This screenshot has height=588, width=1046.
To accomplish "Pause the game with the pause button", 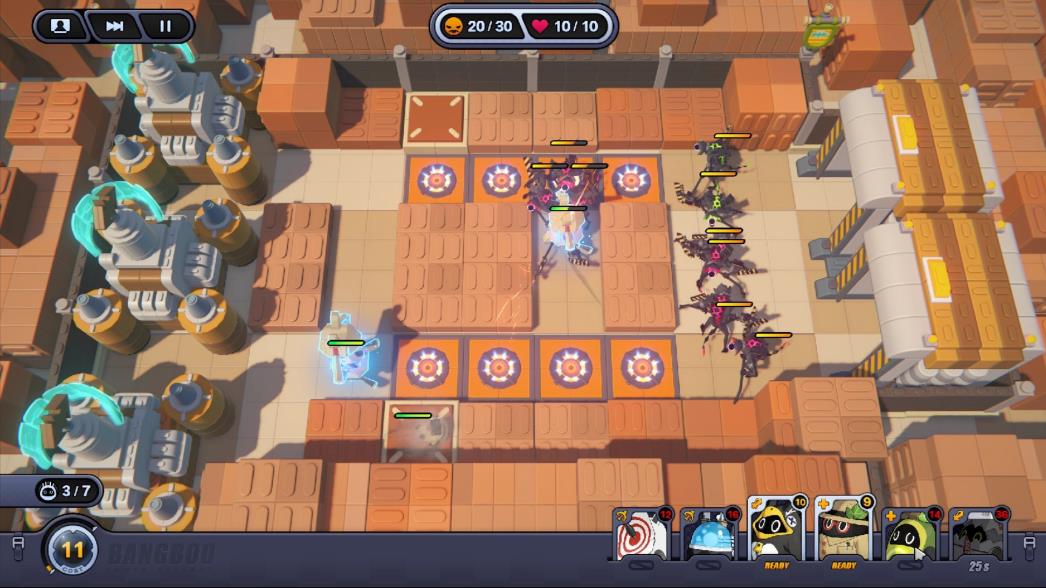I will (x=165, y=26).
